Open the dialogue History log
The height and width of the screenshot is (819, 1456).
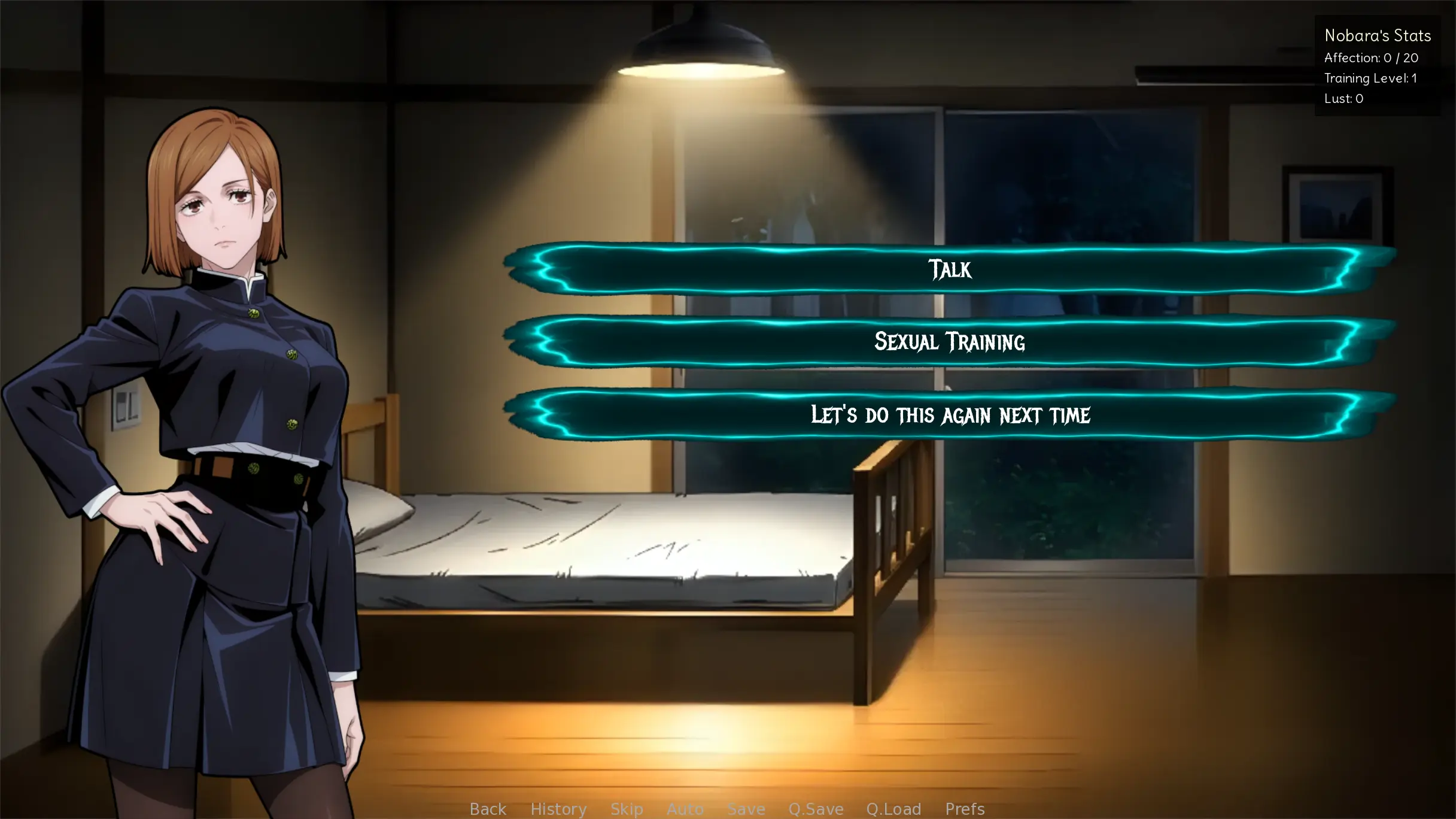[x=558, y=809]
